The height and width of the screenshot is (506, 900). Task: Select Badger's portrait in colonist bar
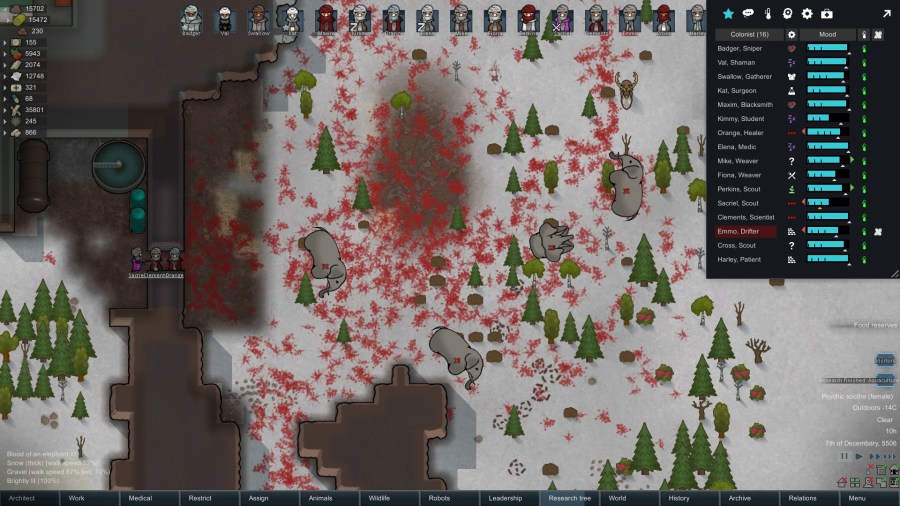coord(192,18)
